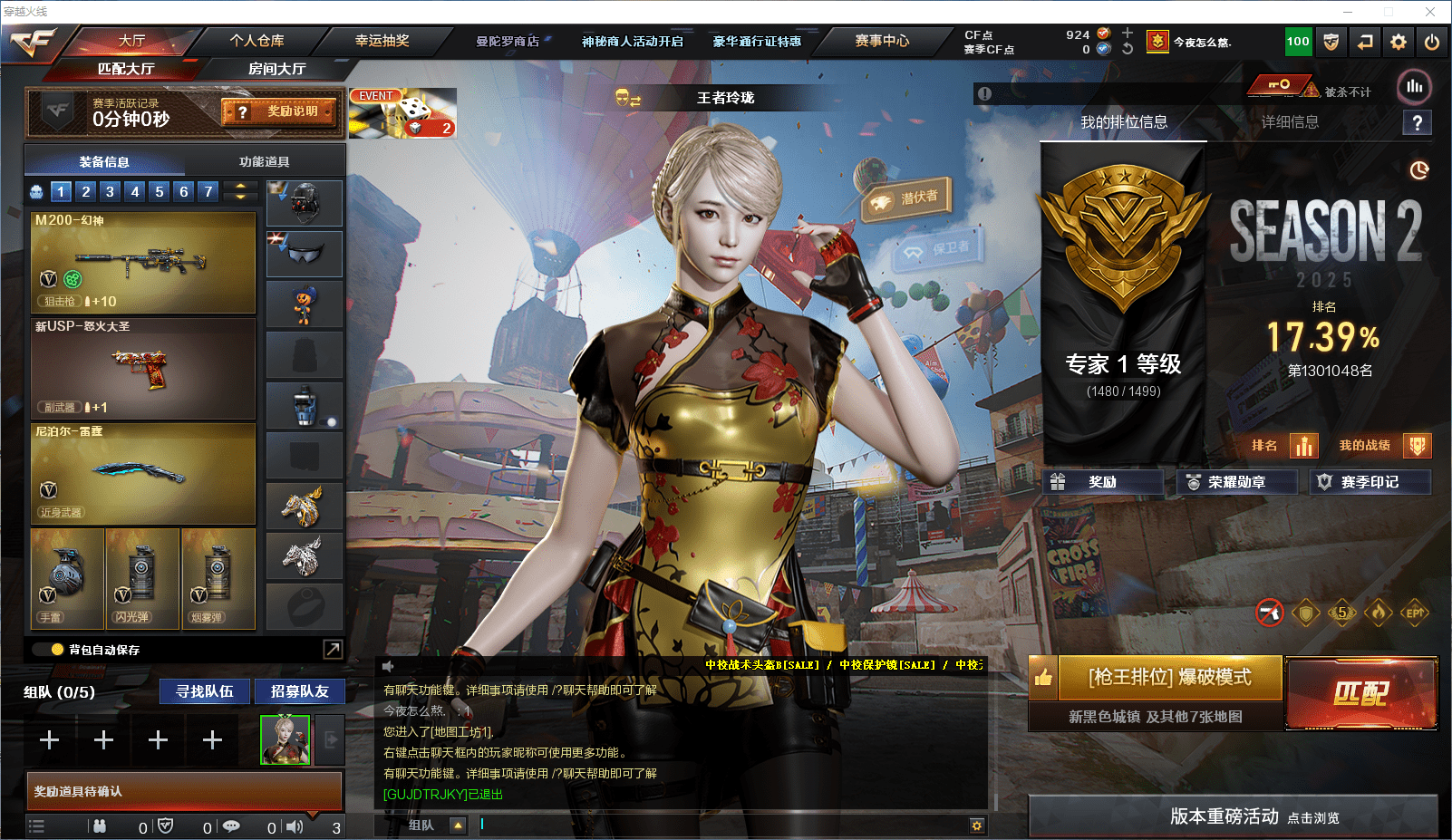Image resolution: width=1452 pixels, height=840 pixels.
Task: Toggle 背包自动保存 auto-save backpack
Action: (58, 650)
